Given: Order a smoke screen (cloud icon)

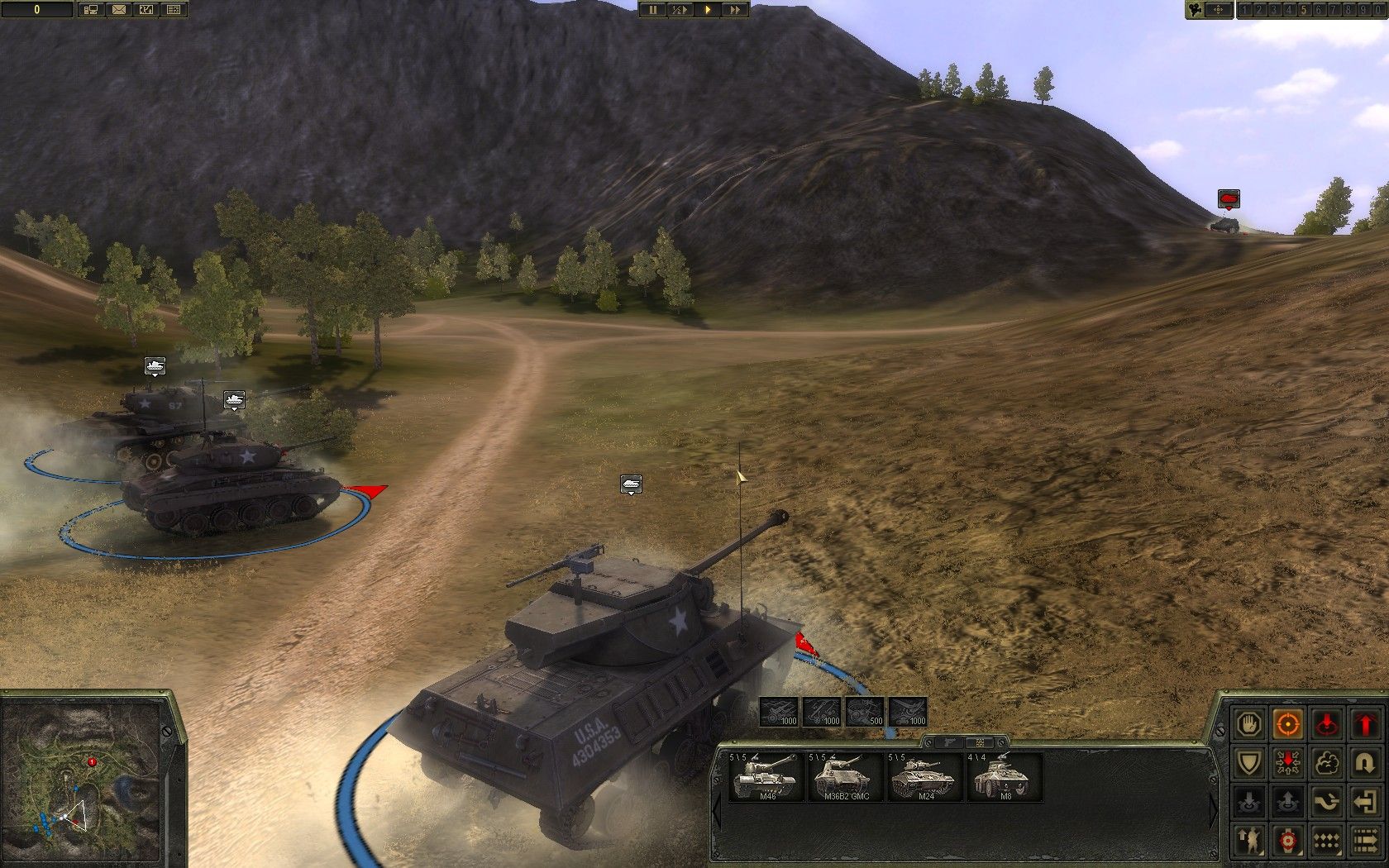Looking at the screenshot, I should coord(1326,762).
